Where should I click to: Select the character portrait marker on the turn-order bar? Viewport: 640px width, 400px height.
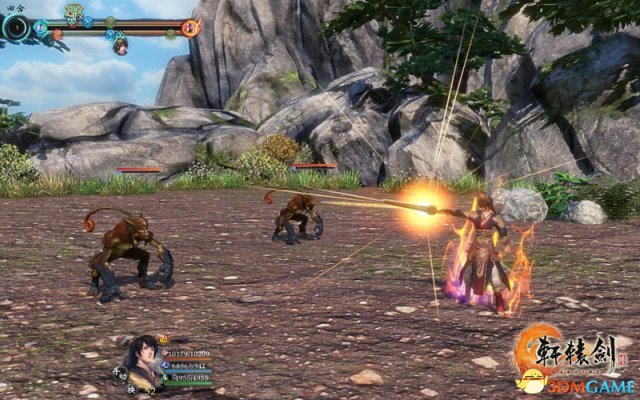point(120,46)
